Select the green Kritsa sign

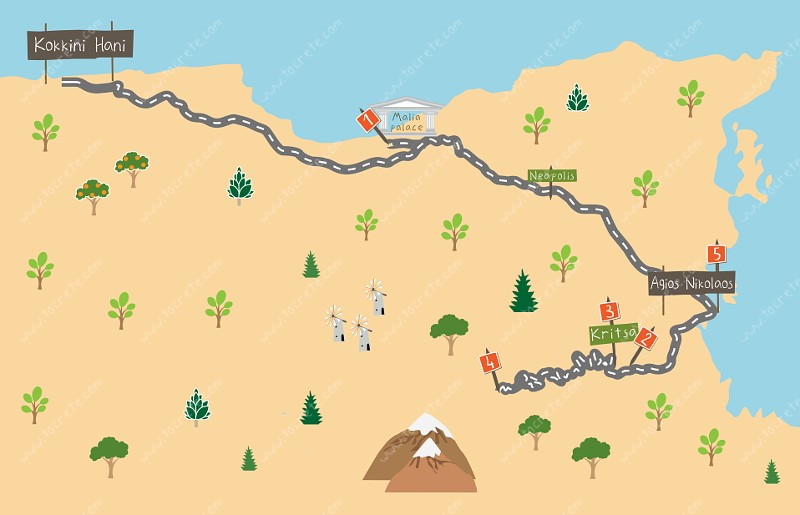point(612,334)
